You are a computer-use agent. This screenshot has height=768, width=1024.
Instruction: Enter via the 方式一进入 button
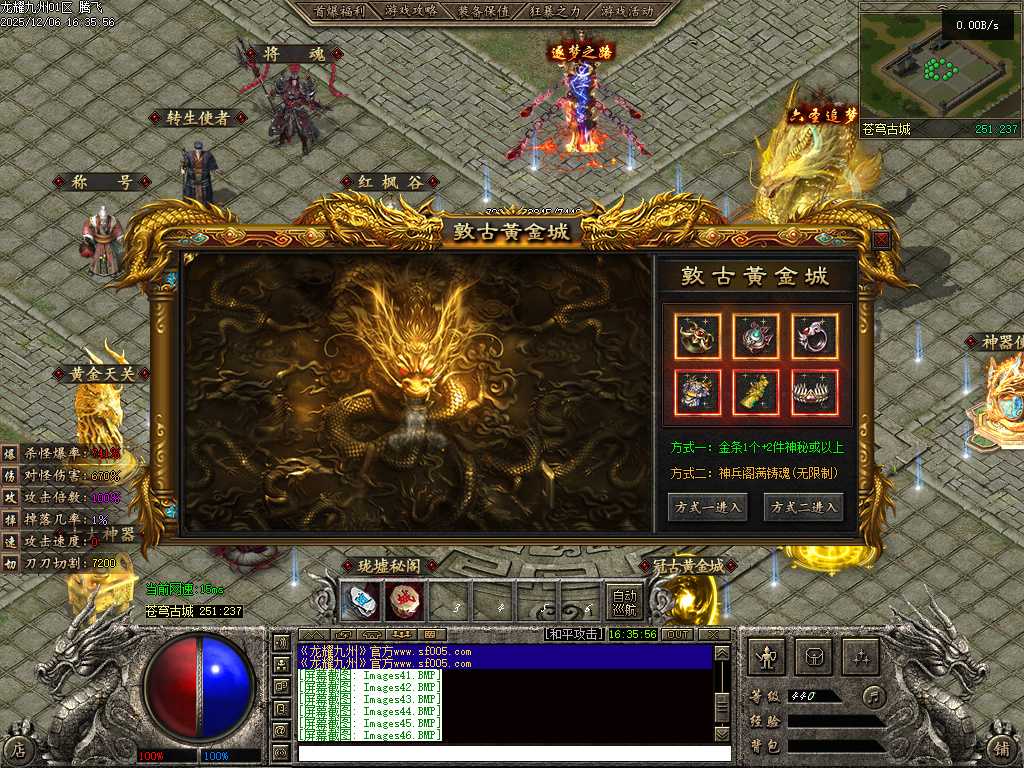pyautogui.click(x=707, y=507)
